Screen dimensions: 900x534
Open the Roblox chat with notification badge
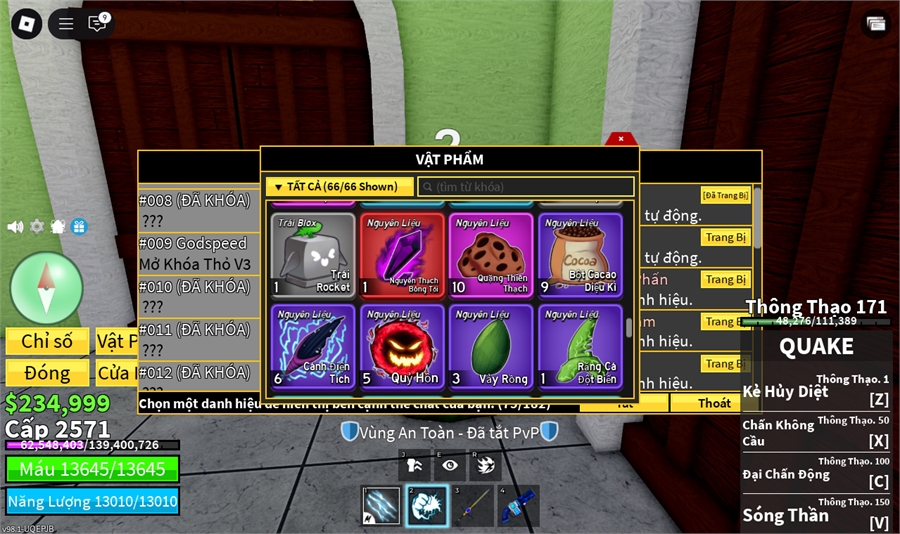[x=97, y=24]
